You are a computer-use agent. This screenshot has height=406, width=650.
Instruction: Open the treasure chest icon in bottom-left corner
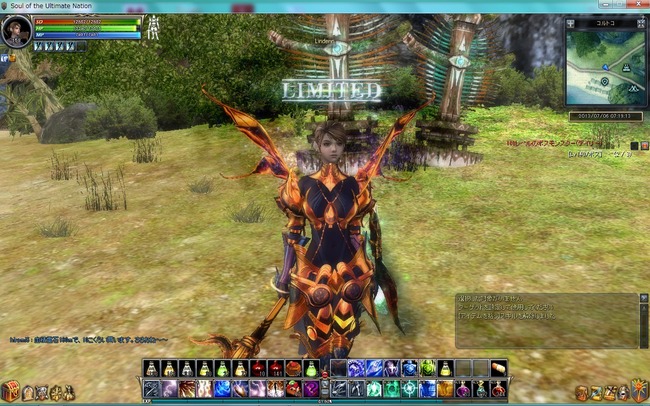(10, 390)
